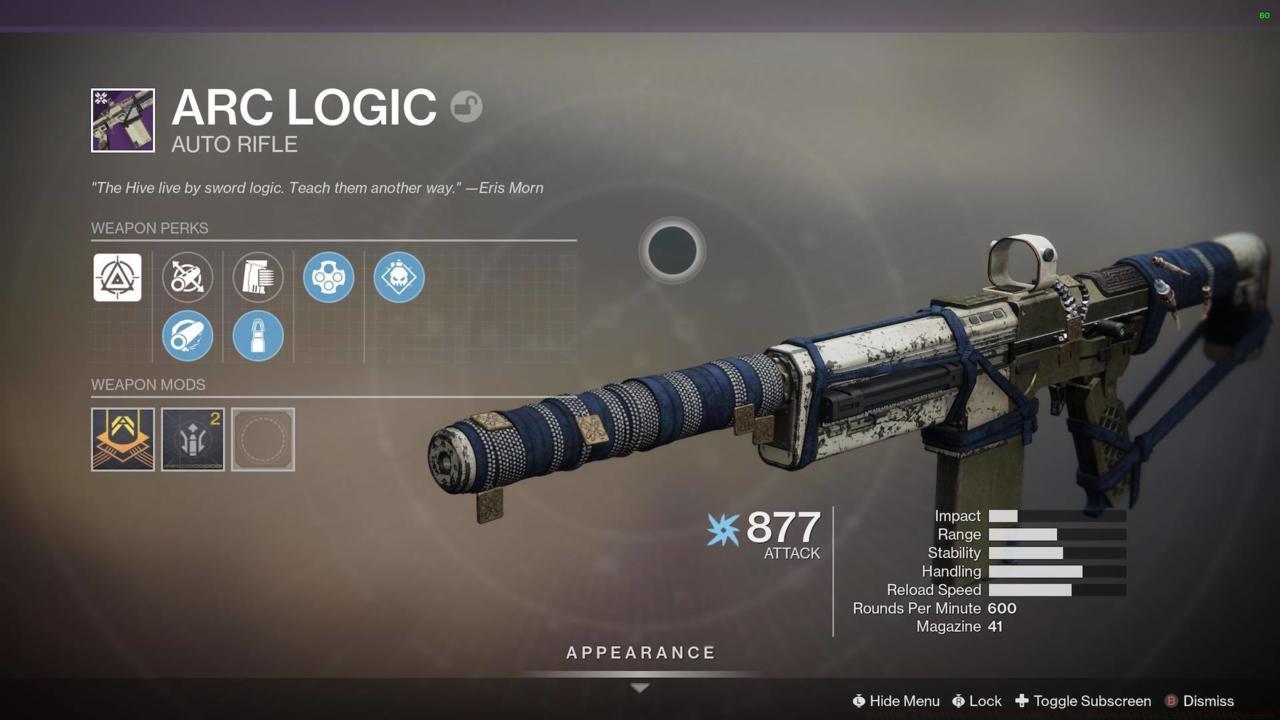Viewport: 1280px width, 720px height.
Task: Open the weapon mod slot marked 2
Action: 193,439
